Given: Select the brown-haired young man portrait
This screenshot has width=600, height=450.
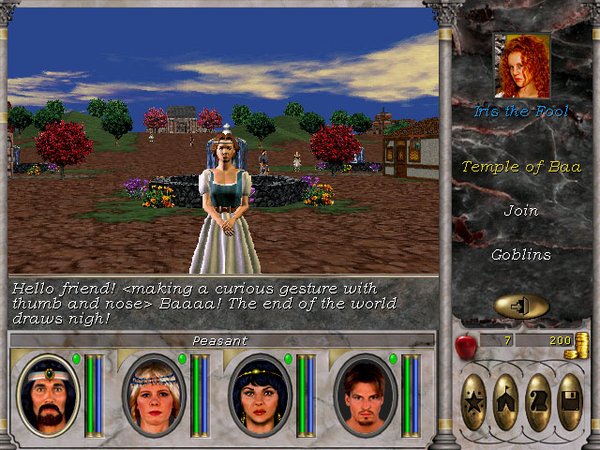Looking at the screenshot, I should tap(364, 395).
